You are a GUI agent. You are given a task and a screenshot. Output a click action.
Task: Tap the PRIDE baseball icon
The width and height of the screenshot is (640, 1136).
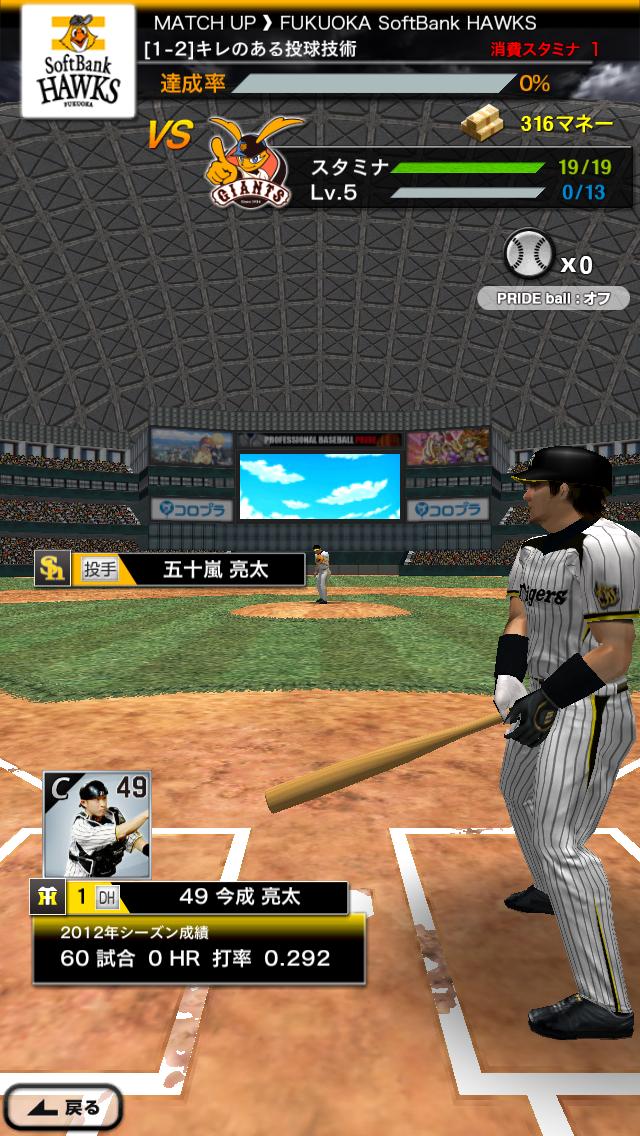pos(527,254)
